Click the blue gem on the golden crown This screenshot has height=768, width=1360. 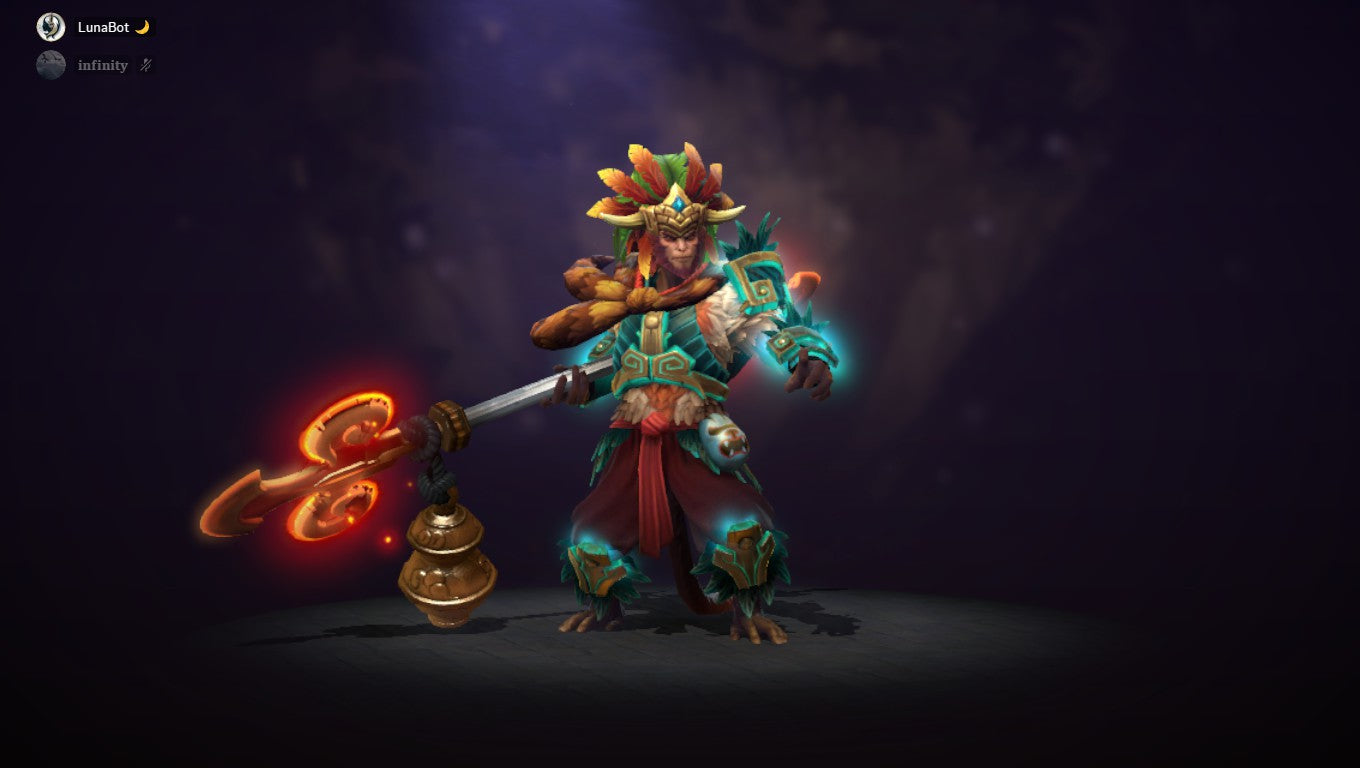680,202
